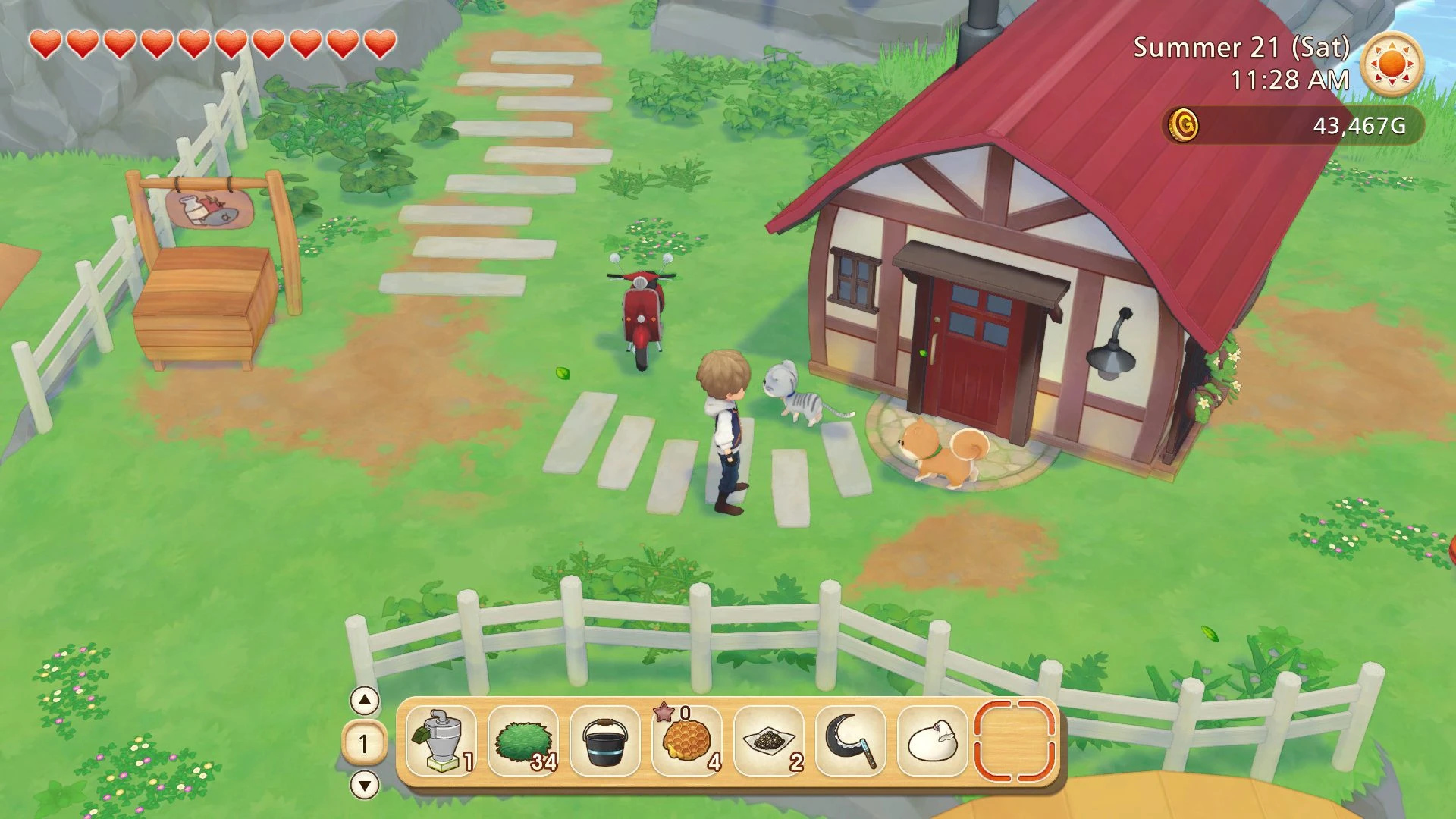Click the shipping bin with milk sign

[x=205, y=296]
